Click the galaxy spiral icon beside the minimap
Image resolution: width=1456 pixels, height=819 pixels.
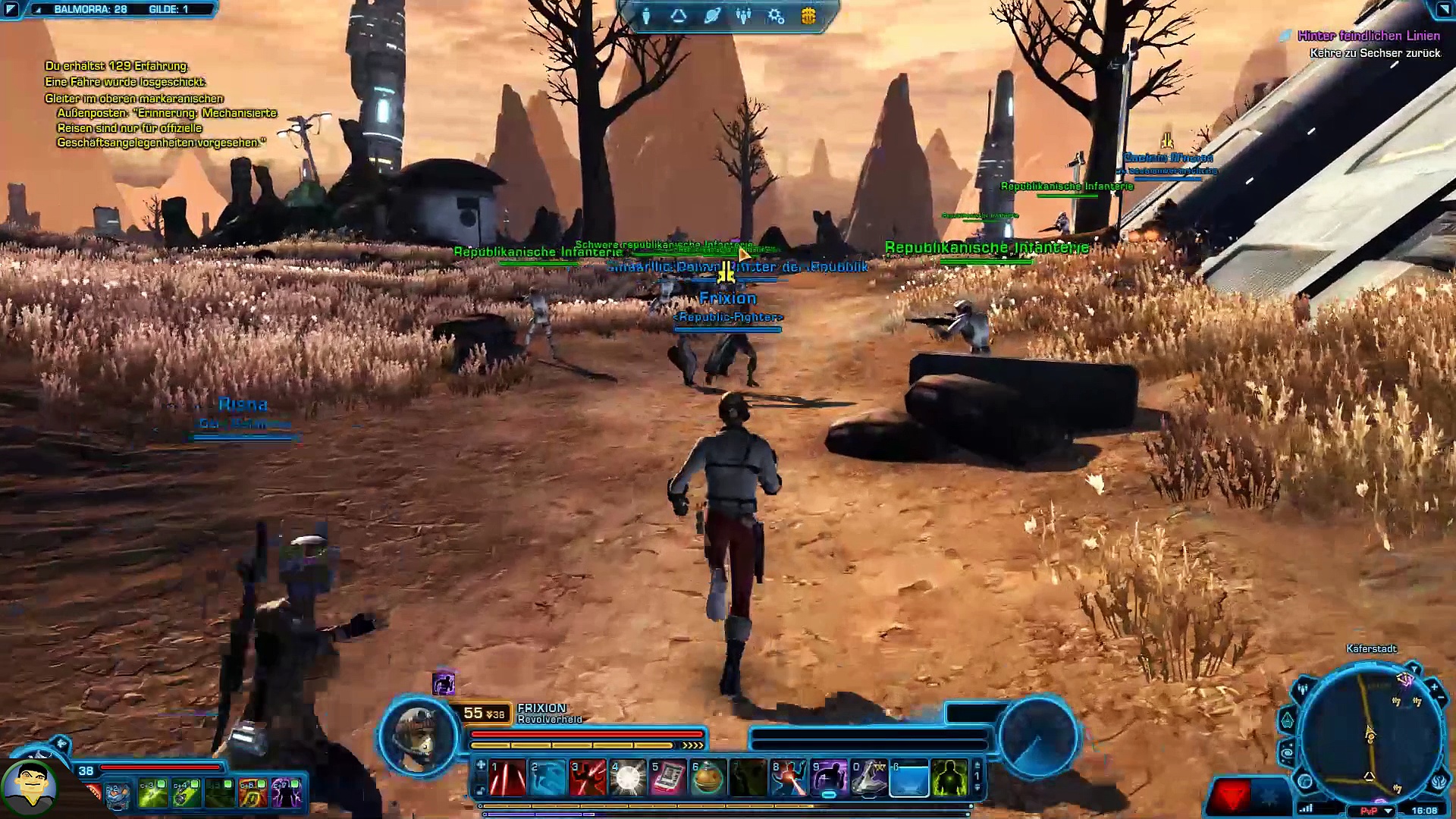1286,752
